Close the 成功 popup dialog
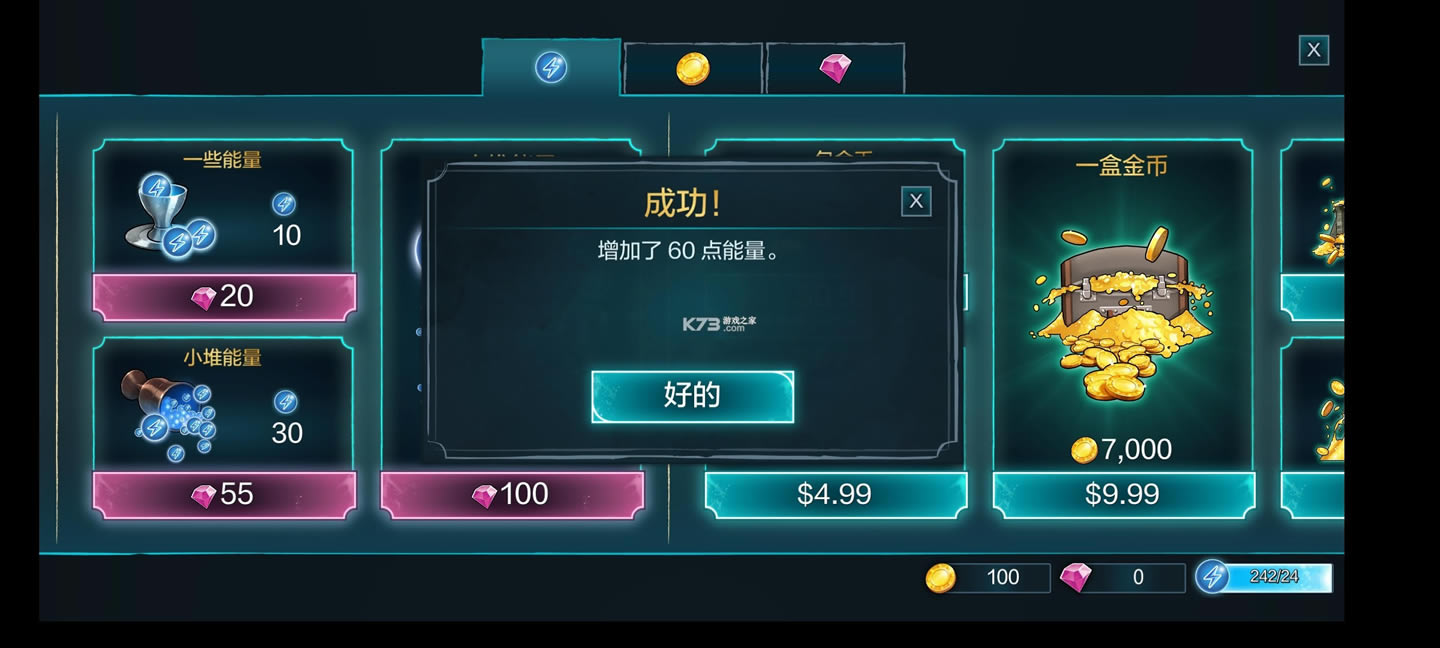The width and height of the screenshot is (1440, 648). (915, 202)
